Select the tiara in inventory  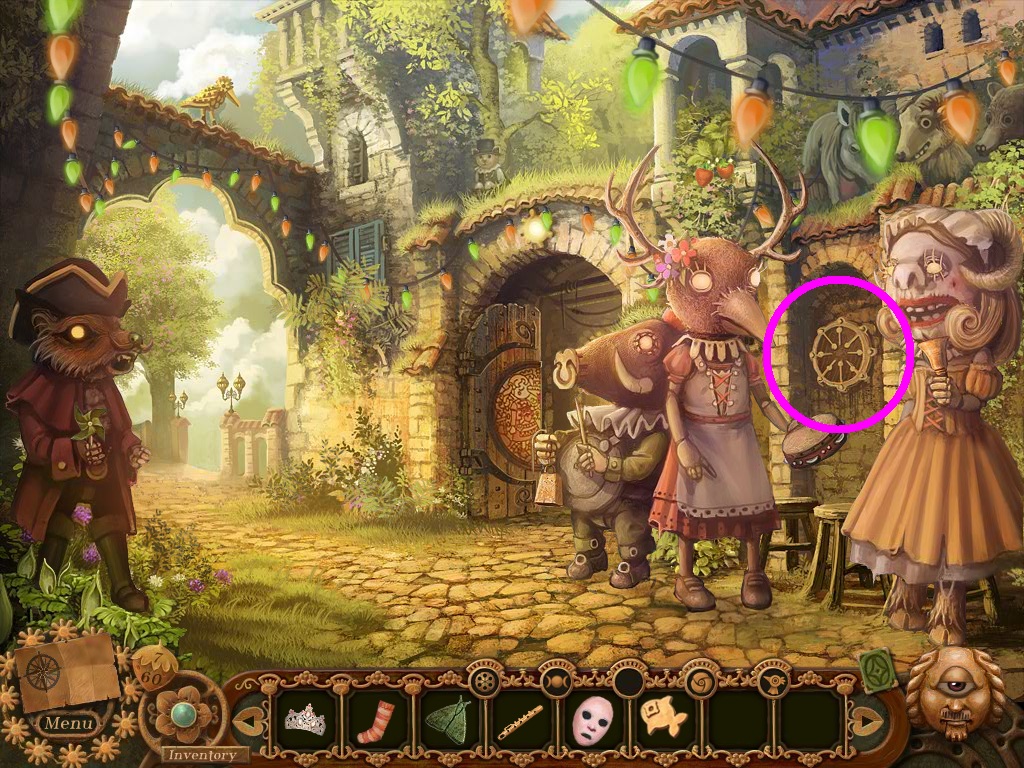(x=303, y=718)
